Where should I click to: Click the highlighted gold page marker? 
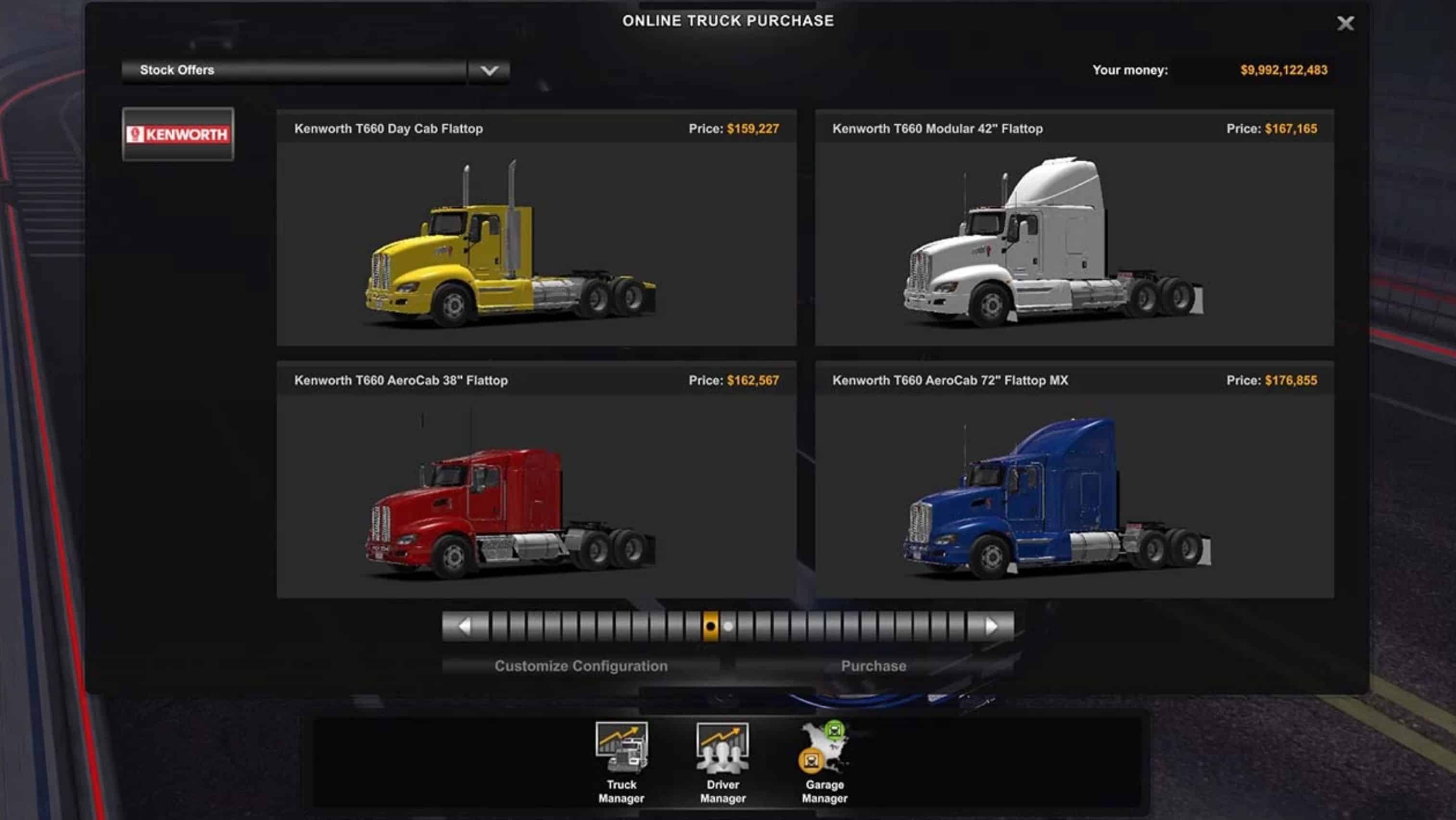coord(710,626)
